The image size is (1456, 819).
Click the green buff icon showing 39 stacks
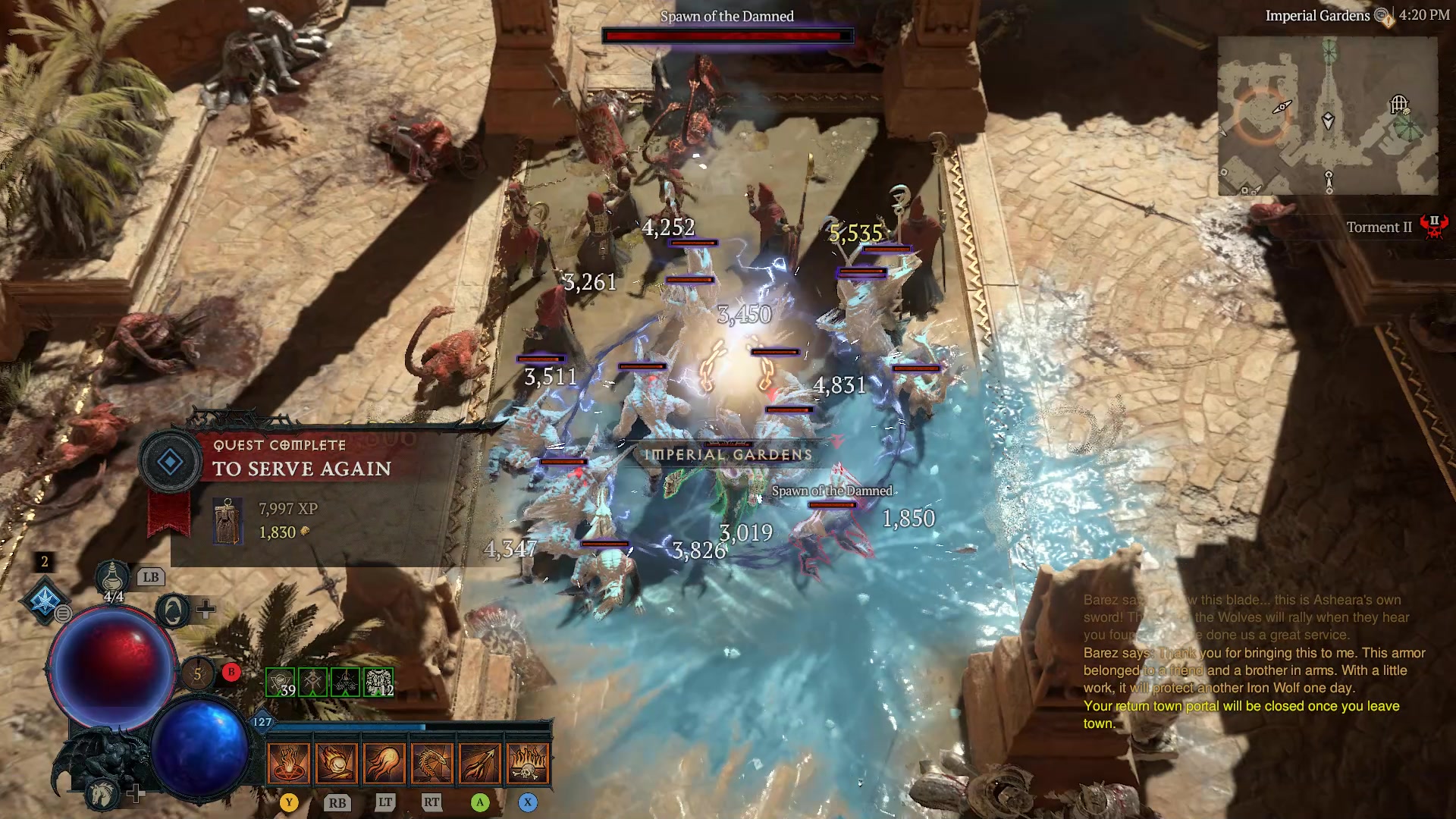tap(281, 681)
